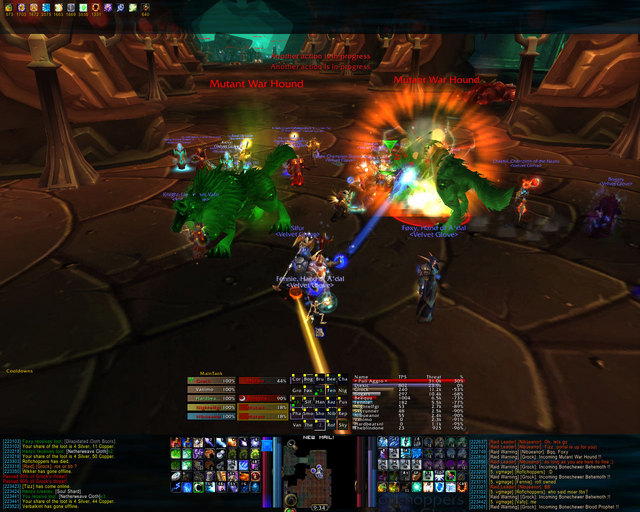The image size is (640, 512).
Task: Select main tank Grock's unit frame
Action: pos(211,381)
